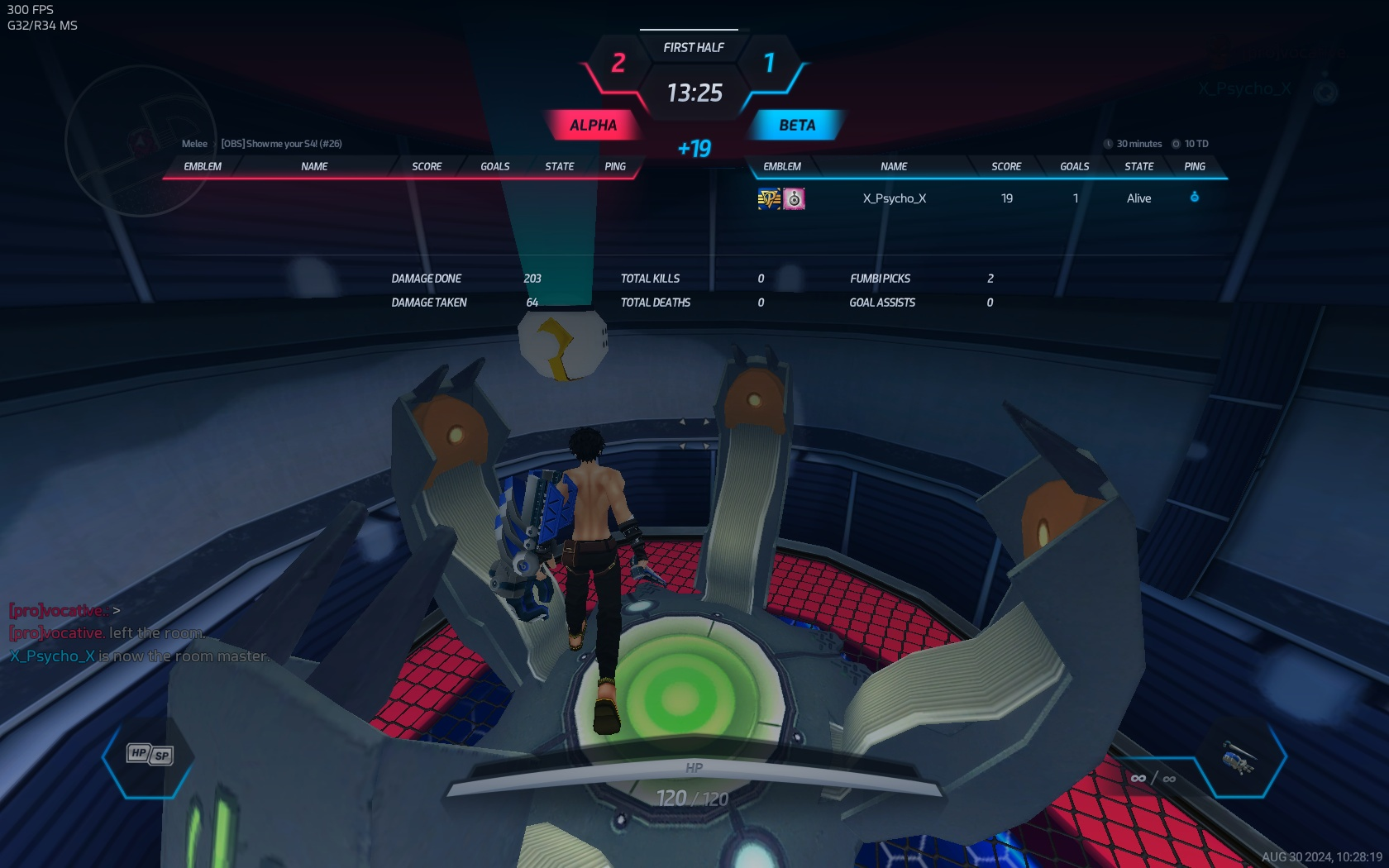Click the ALPHA team banner
Screen dimensions: 1389x868
pyautogui.click(x=593, y=126)
